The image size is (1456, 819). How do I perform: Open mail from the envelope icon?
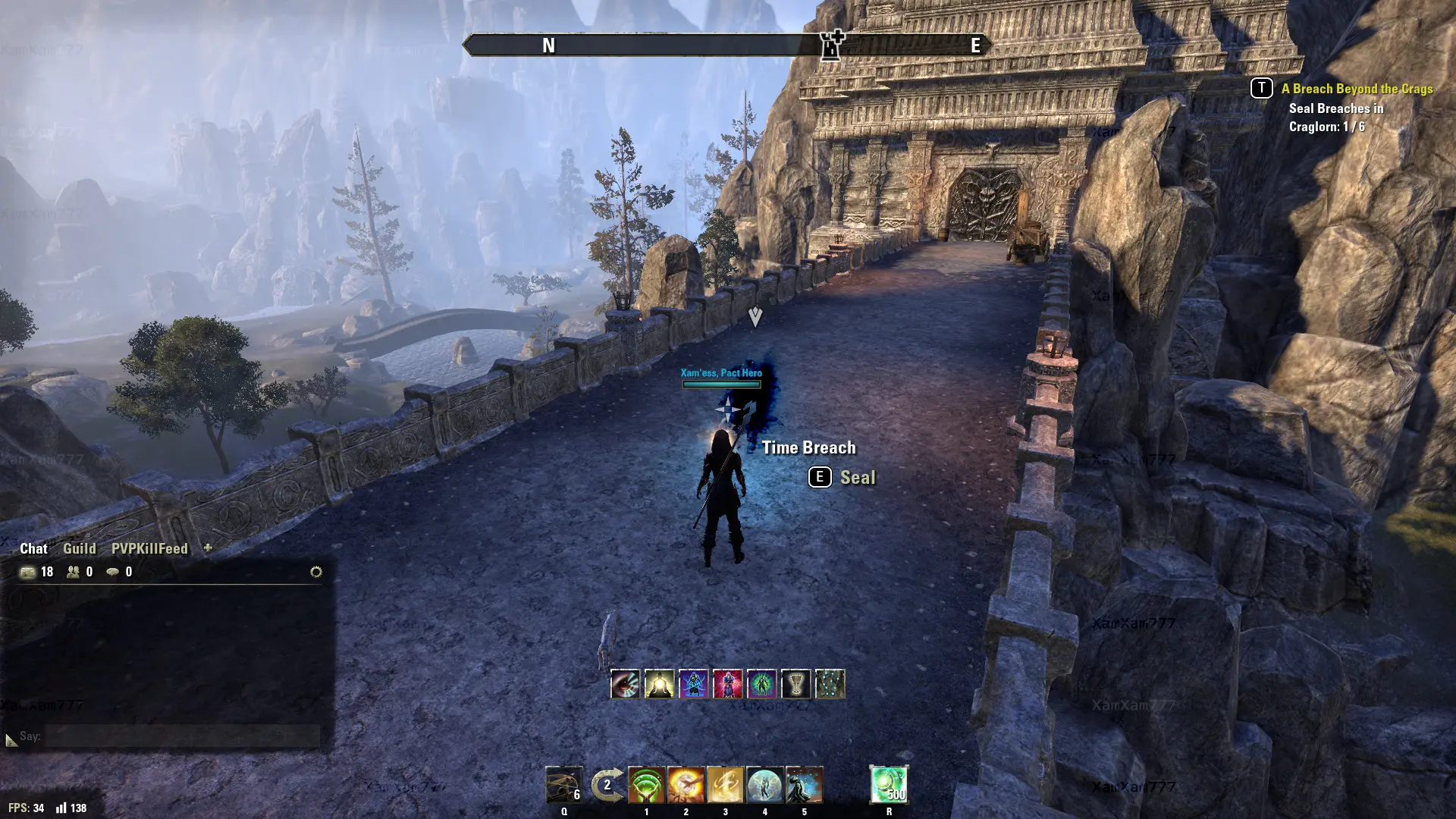28,572
